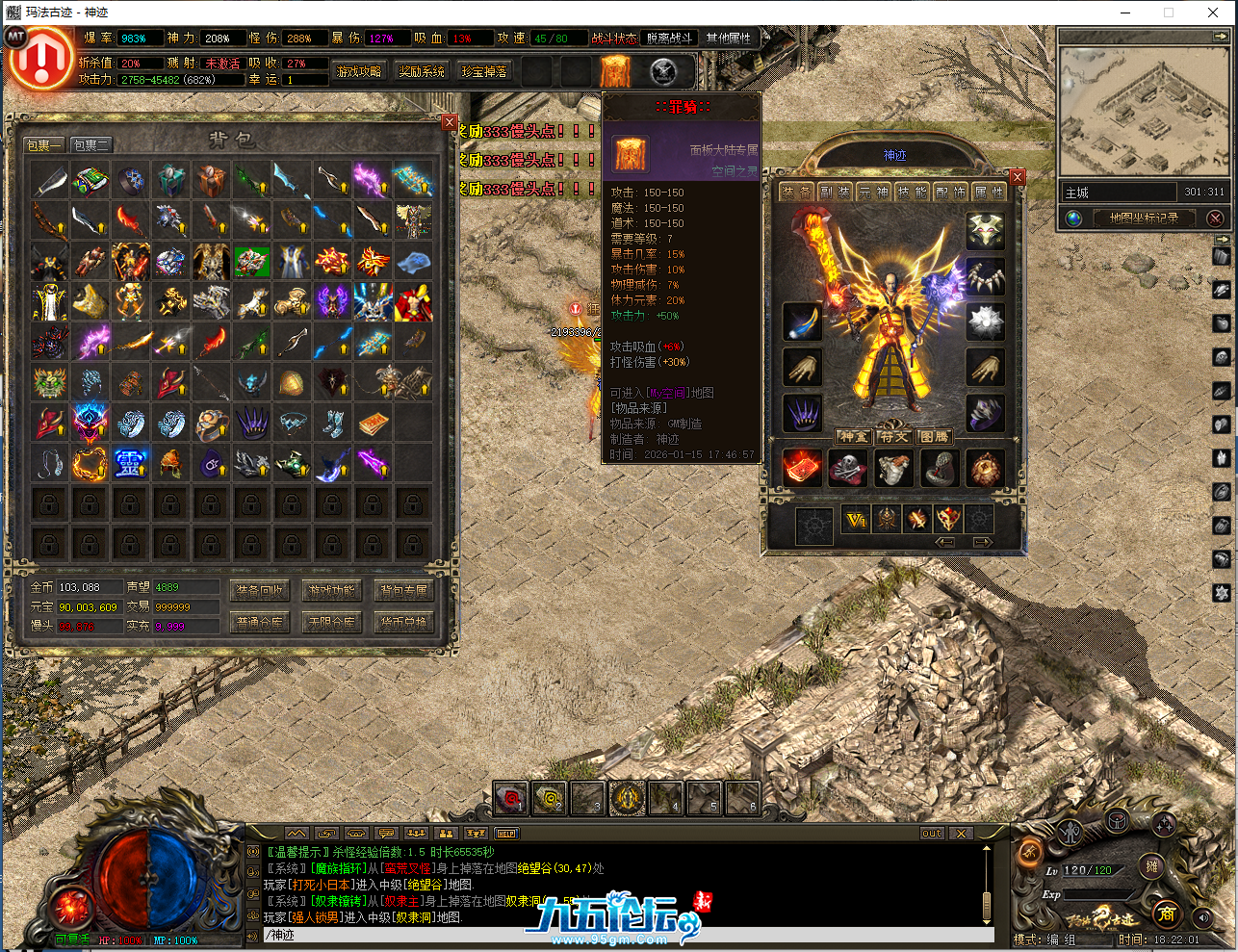1238x952 pixels.
Task: Close the 背包 inventory window
Action: click(450, 122)
